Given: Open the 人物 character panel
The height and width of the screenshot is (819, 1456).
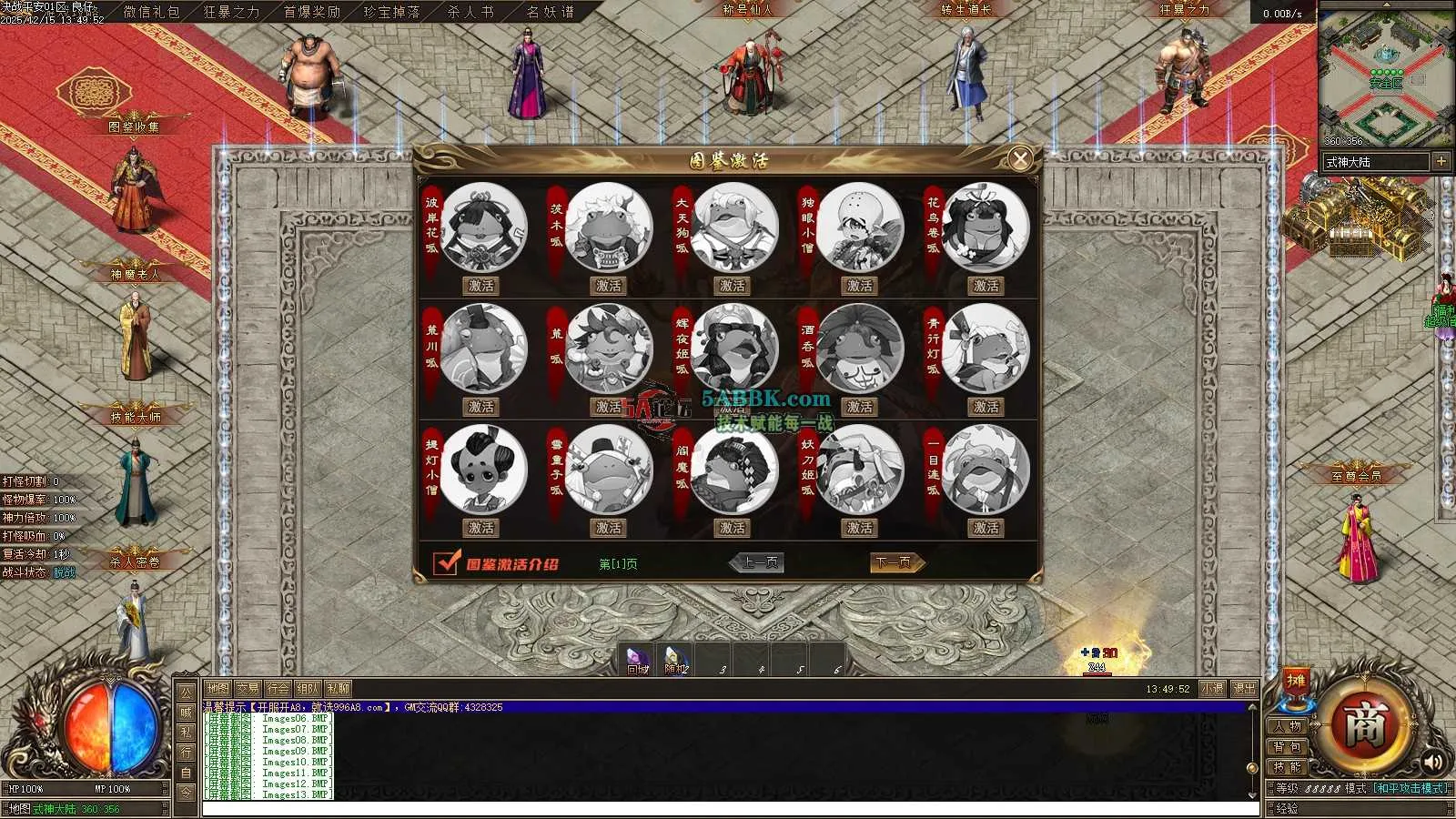Looking at the screenshot, I should point(1288,726).
